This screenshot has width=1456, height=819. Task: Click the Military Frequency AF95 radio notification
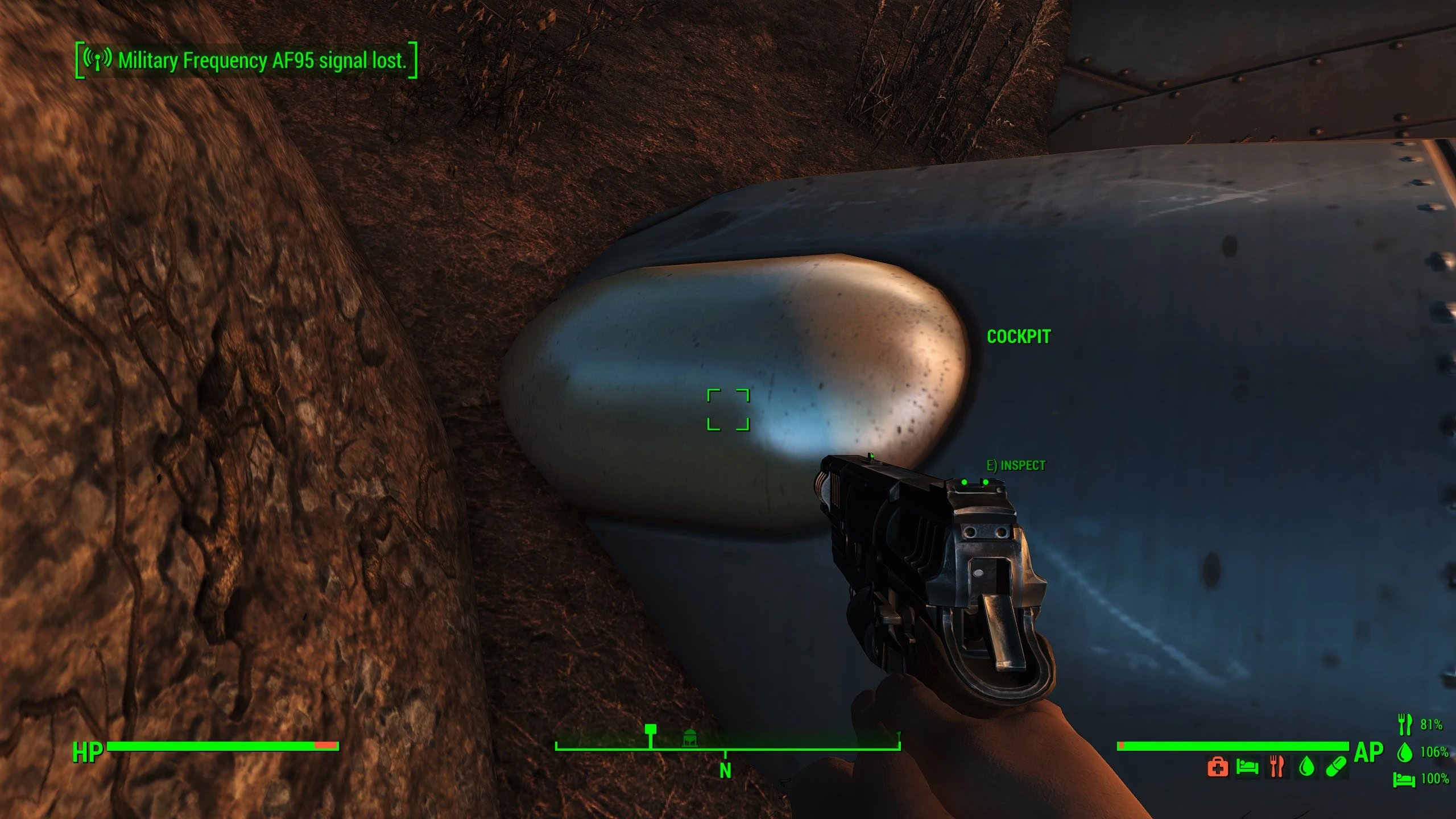(247, 60)
